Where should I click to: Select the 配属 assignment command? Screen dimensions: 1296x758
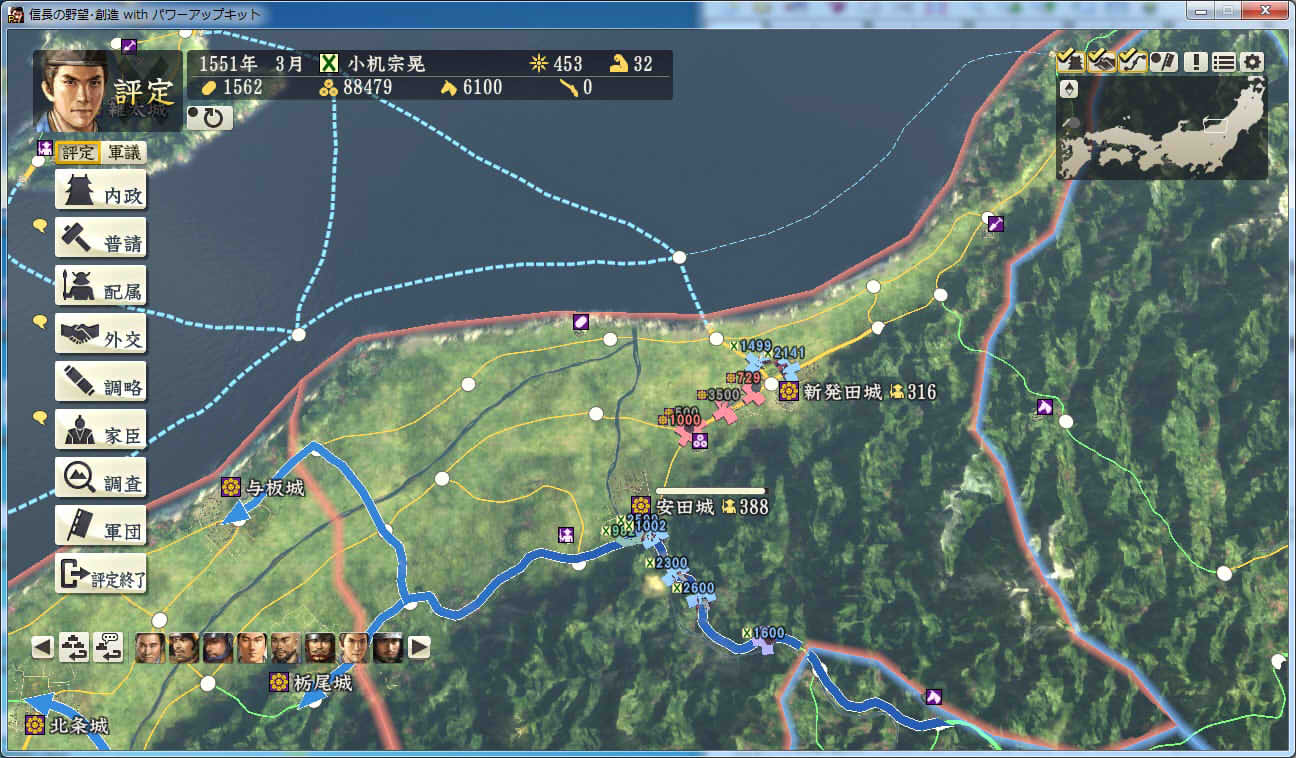click(101, 289)
